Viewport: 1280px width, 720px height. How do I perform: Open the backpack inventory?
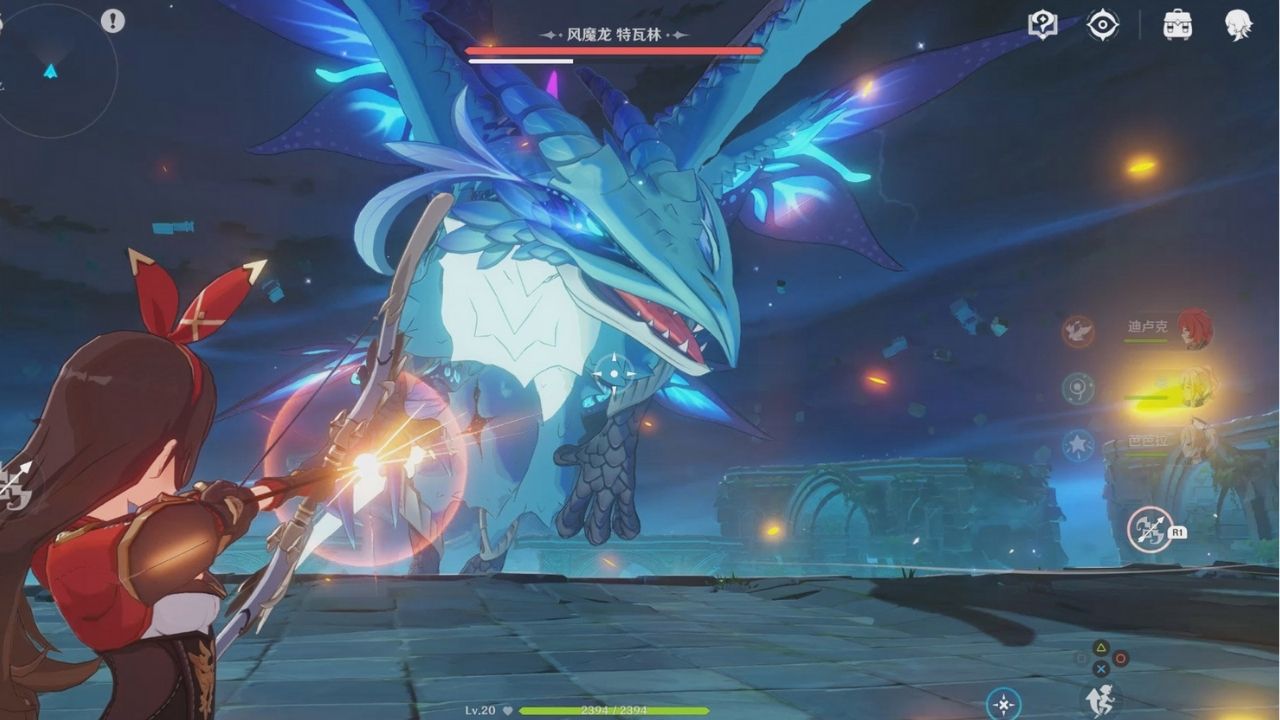click(1177, 25)
